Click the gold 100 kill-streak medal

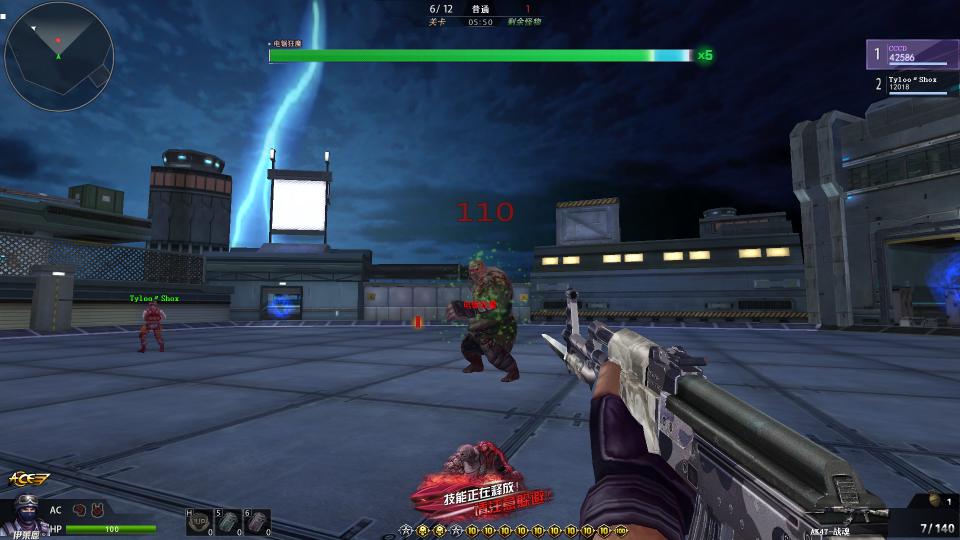pos(620,529)
